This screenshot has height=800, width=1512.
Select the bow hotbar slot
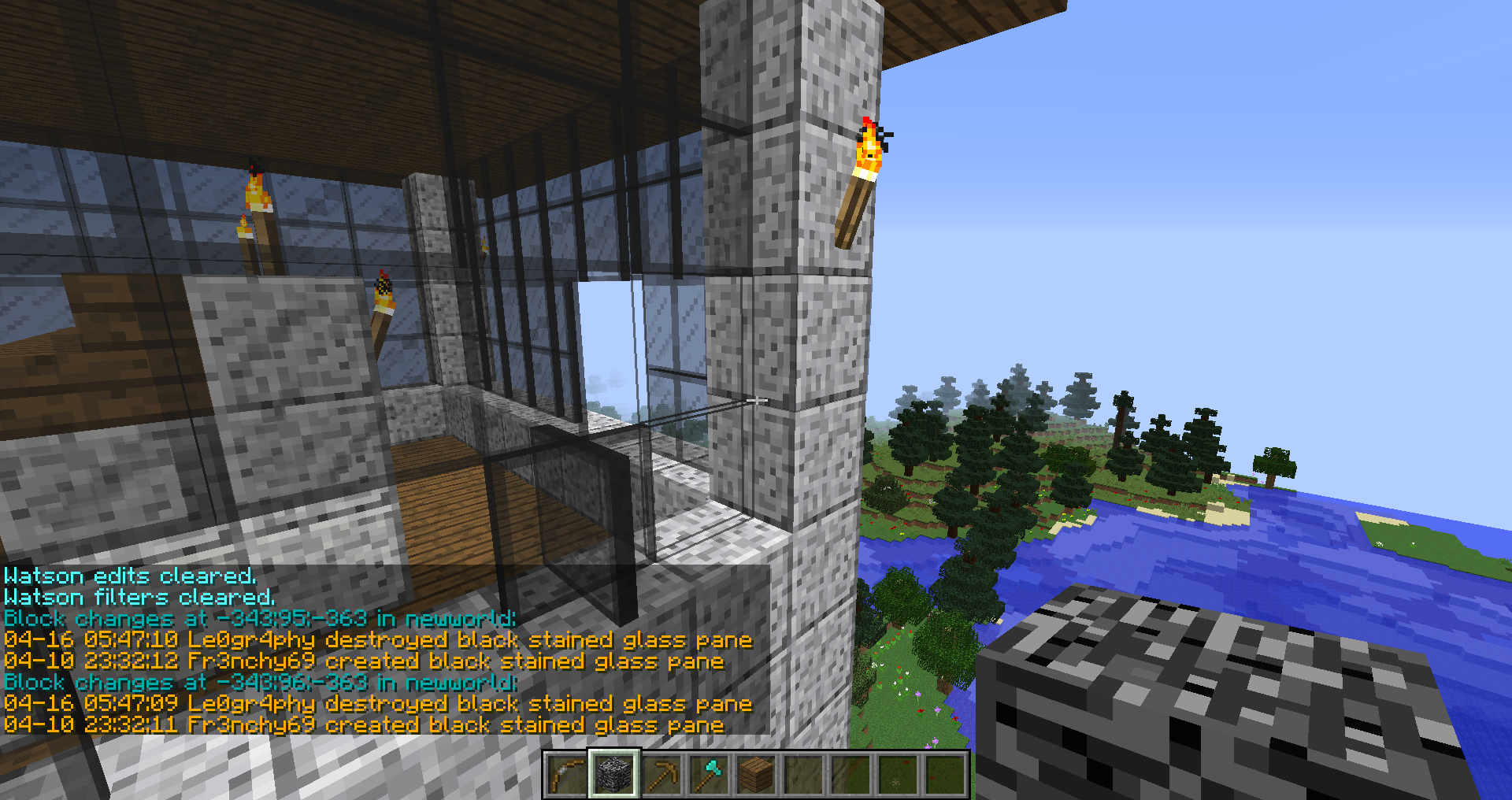(566, 774)
